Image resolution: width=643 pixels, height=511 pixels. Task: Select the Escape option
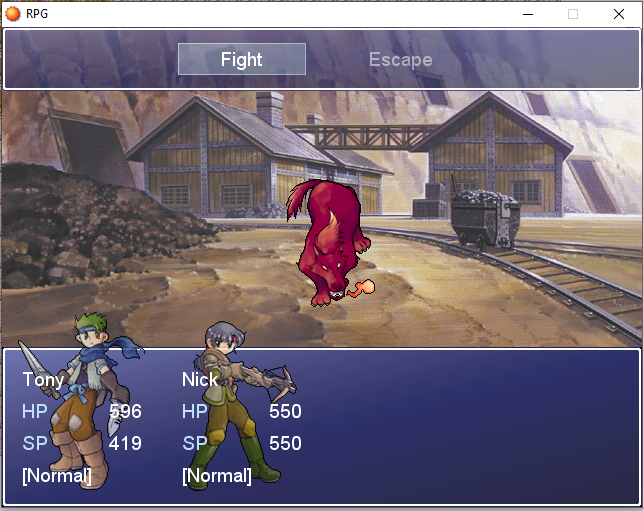400,59
